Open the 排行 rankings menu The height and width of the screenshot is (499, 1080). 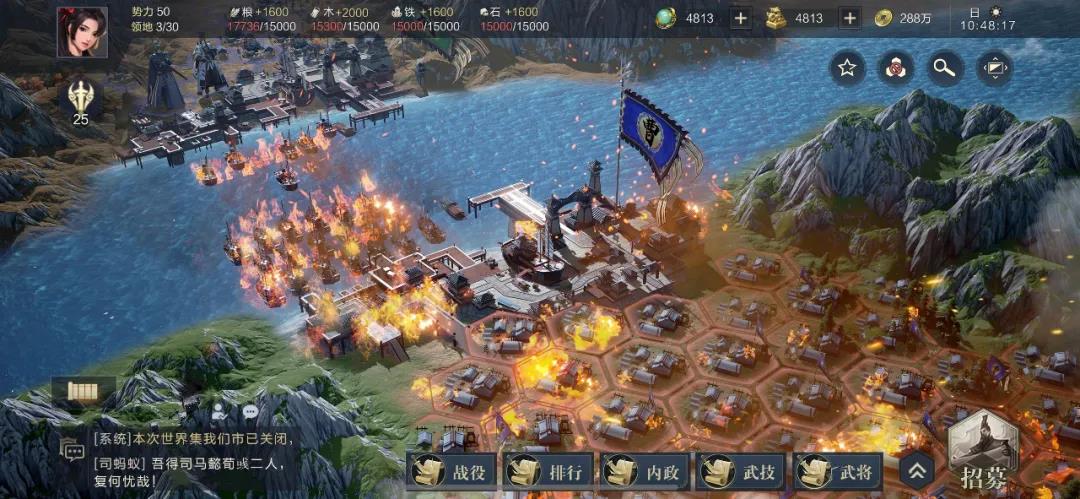(x=550, y=470)
